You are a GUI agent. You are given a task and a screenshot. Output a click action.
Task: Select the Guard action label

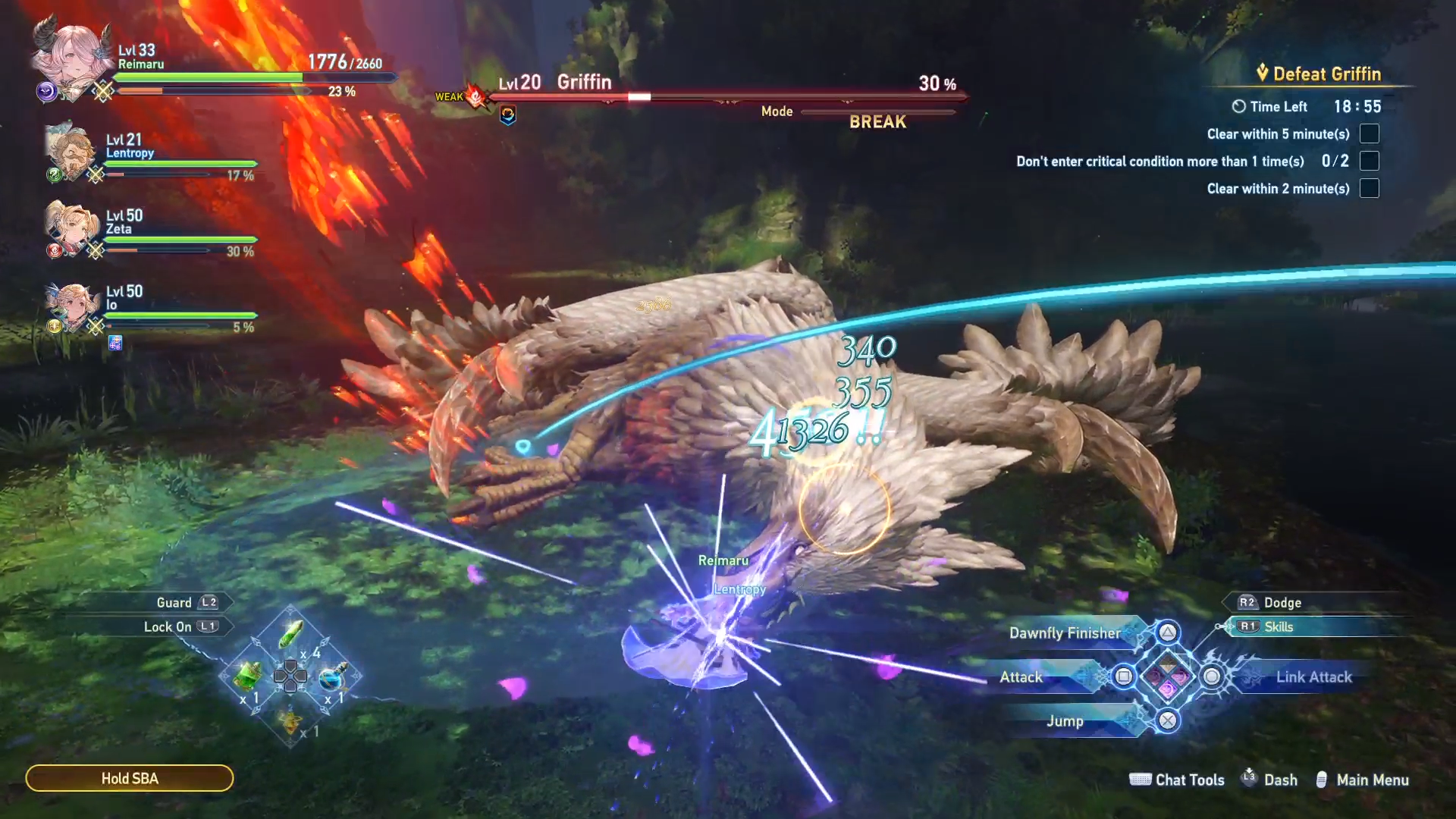174,603
